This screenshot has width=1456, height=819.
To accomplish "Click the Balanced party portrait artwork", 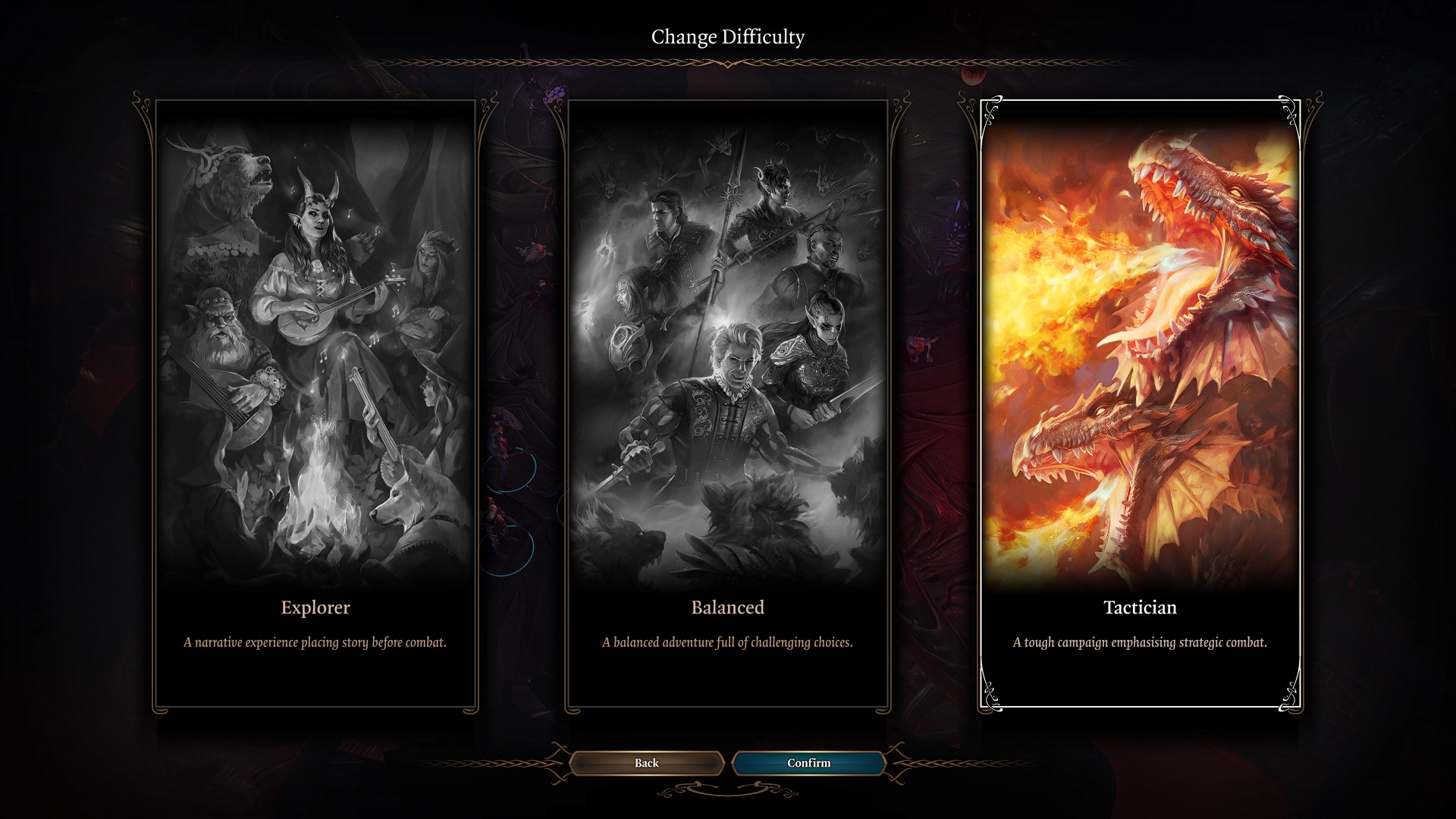I will pos(726,341).
